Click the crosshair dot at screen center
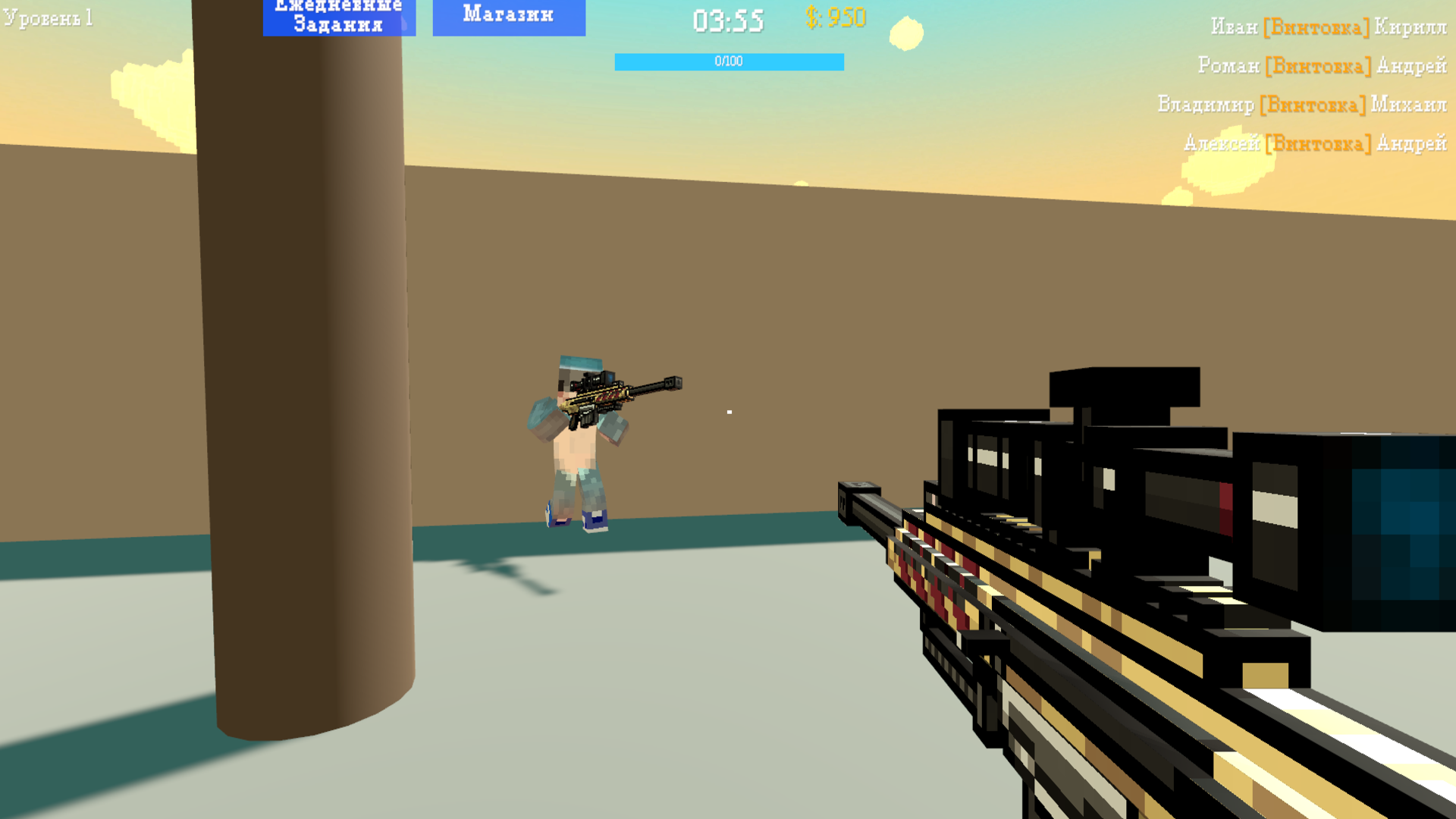Viewport: 1456px width, 819px height. coord(730,411)
